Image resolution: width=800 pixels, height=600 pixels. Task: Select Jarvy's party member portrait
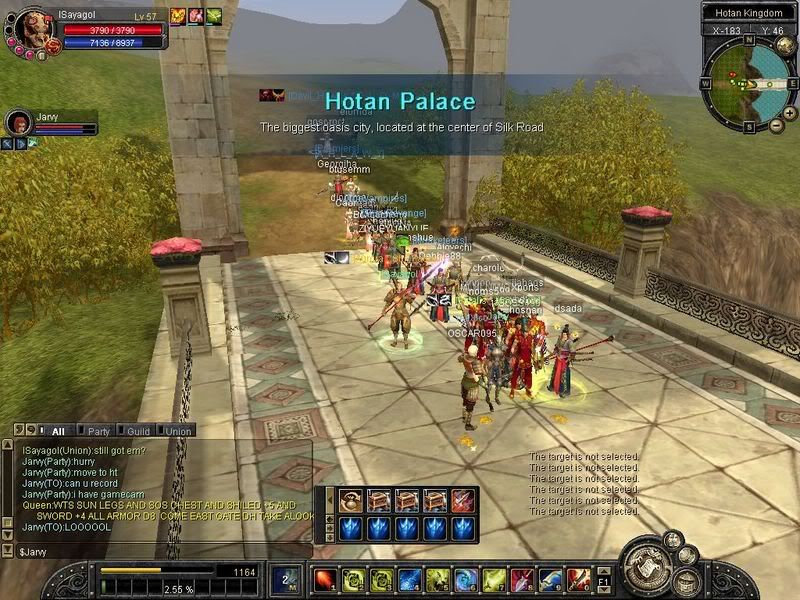pos(19,124)
